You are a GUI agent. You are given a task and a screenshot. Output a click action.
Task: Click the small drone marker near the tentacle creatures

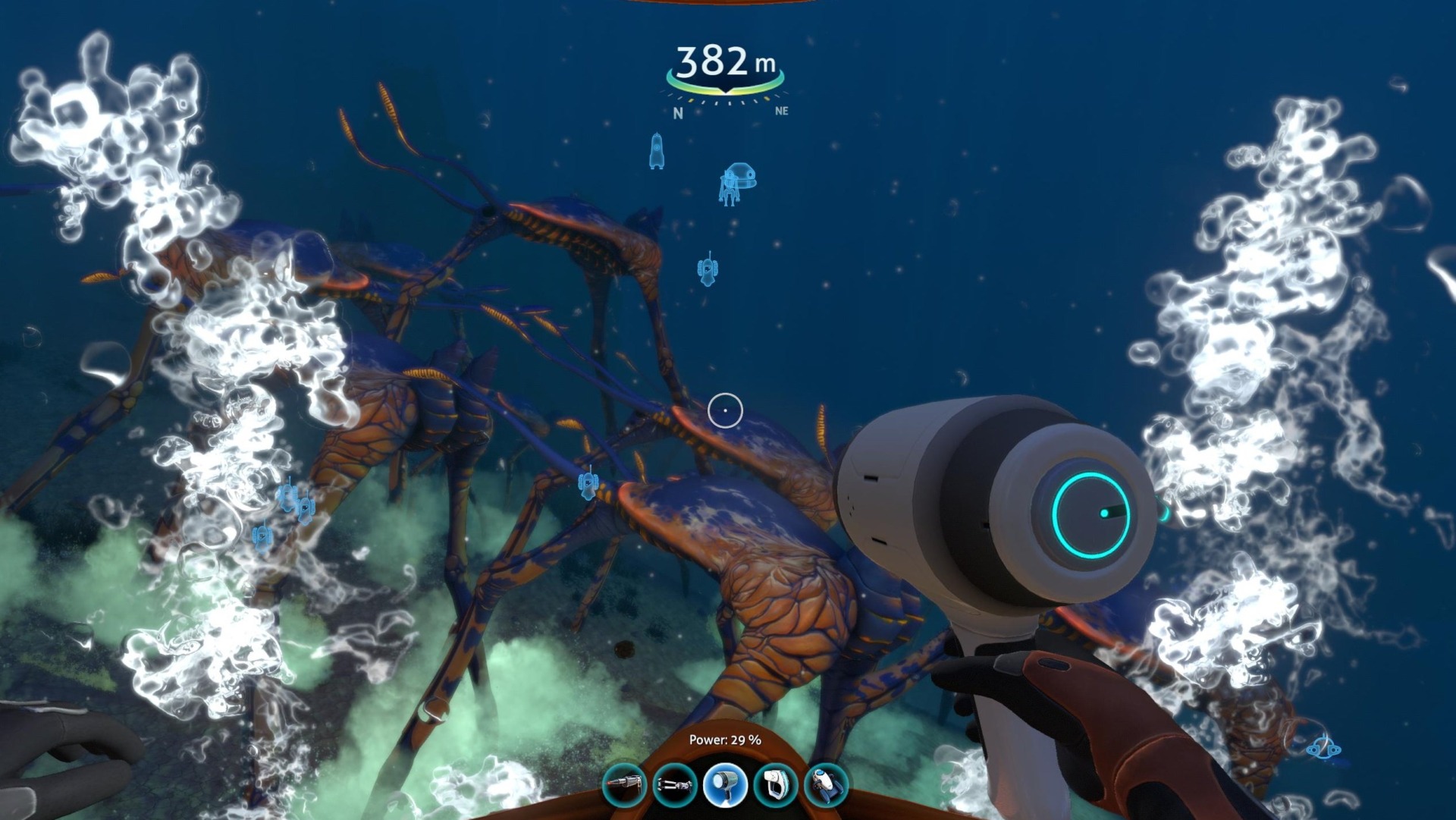[588, 485]
